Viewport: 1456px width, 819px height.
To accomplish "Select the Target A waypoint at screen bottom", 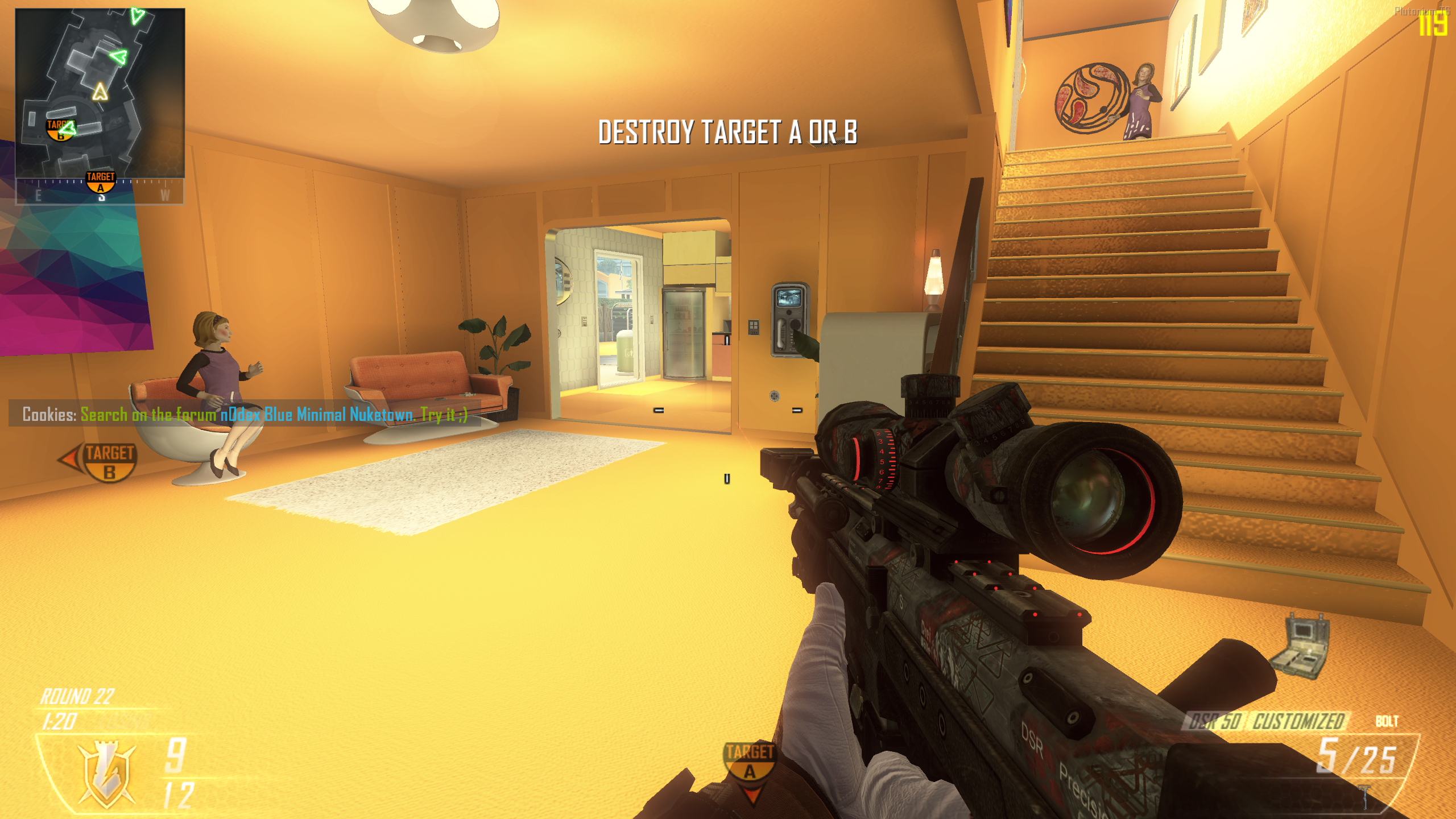I will click(x=750, y=762).
